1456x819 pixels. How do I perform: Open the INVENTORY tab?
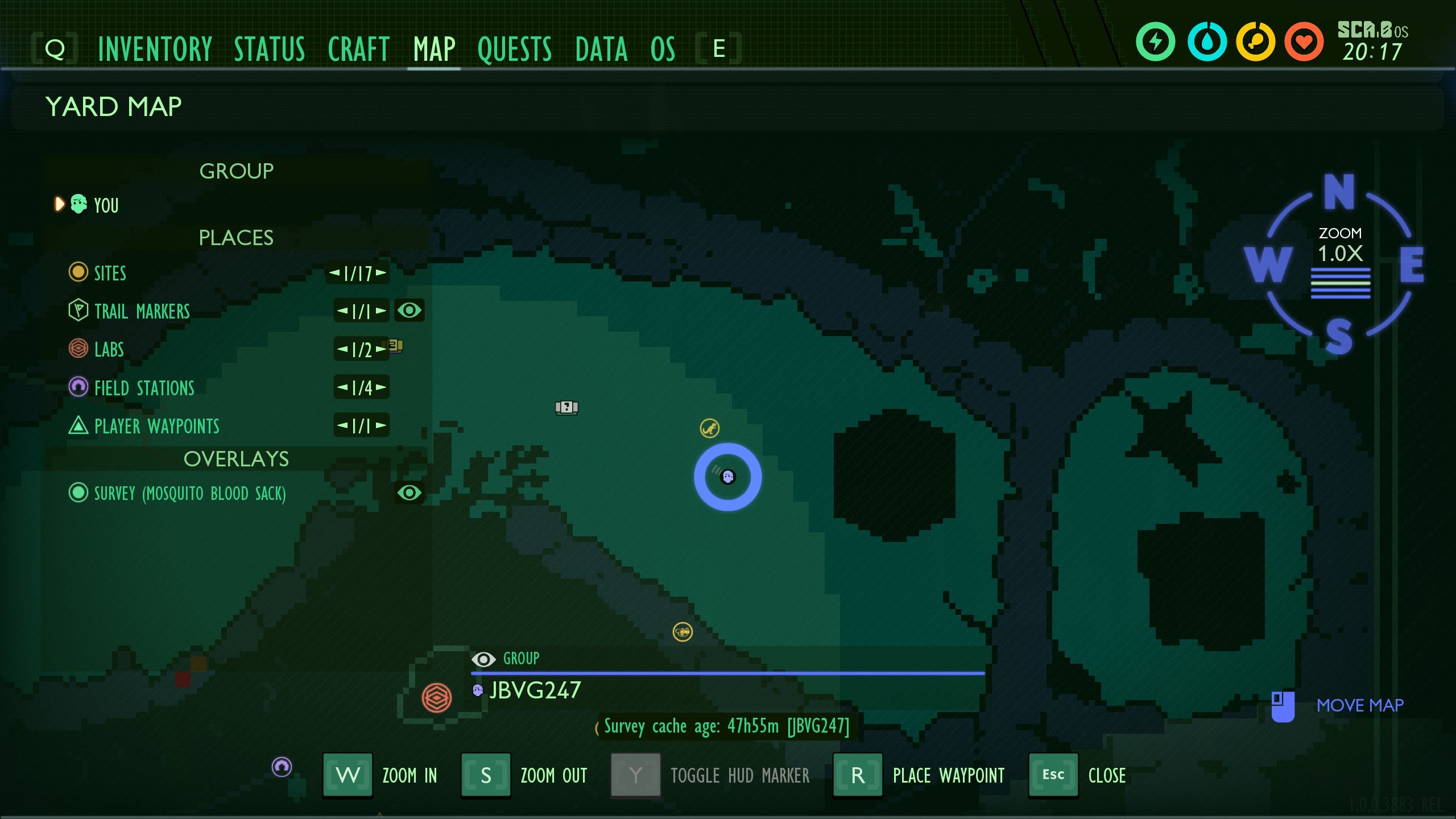click(x=155, y=49)
